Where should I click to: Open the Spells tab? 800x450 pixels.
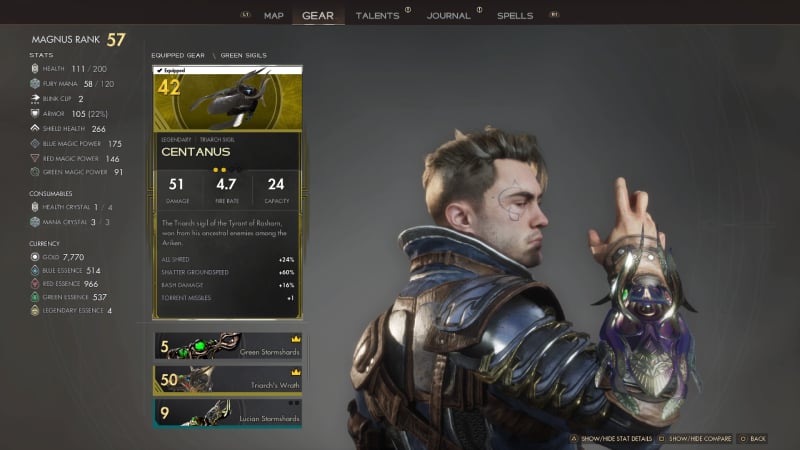coord(515,16)
